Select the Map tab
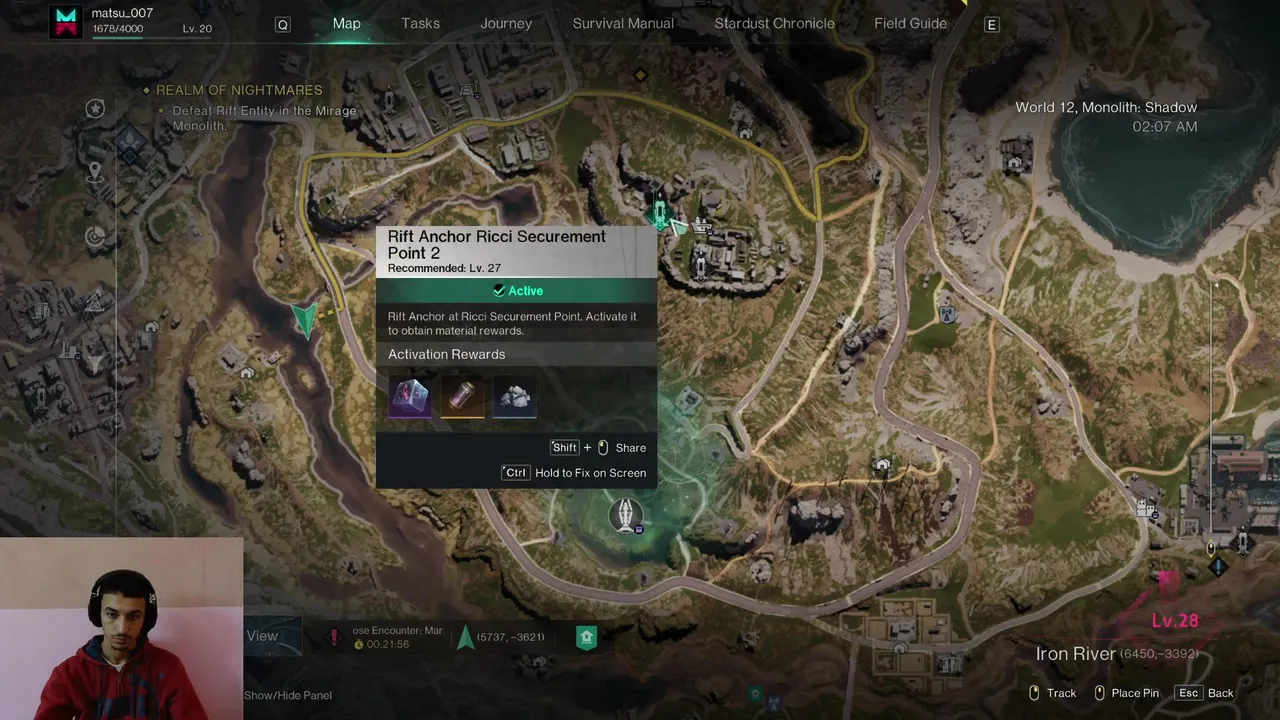This screenshot has height=720, width=1280. [346, 23]
